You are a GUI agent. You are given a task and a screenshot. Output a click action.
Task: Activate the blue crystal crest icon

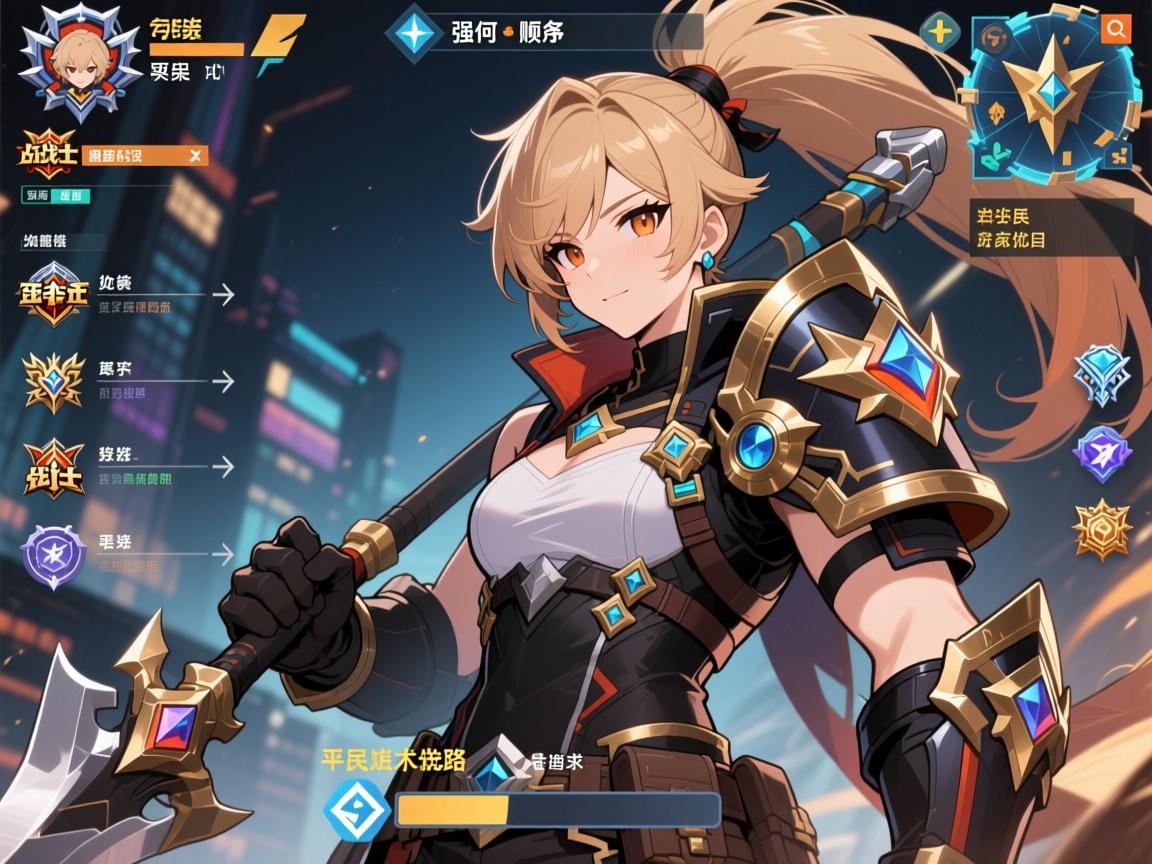point(1101,374)
